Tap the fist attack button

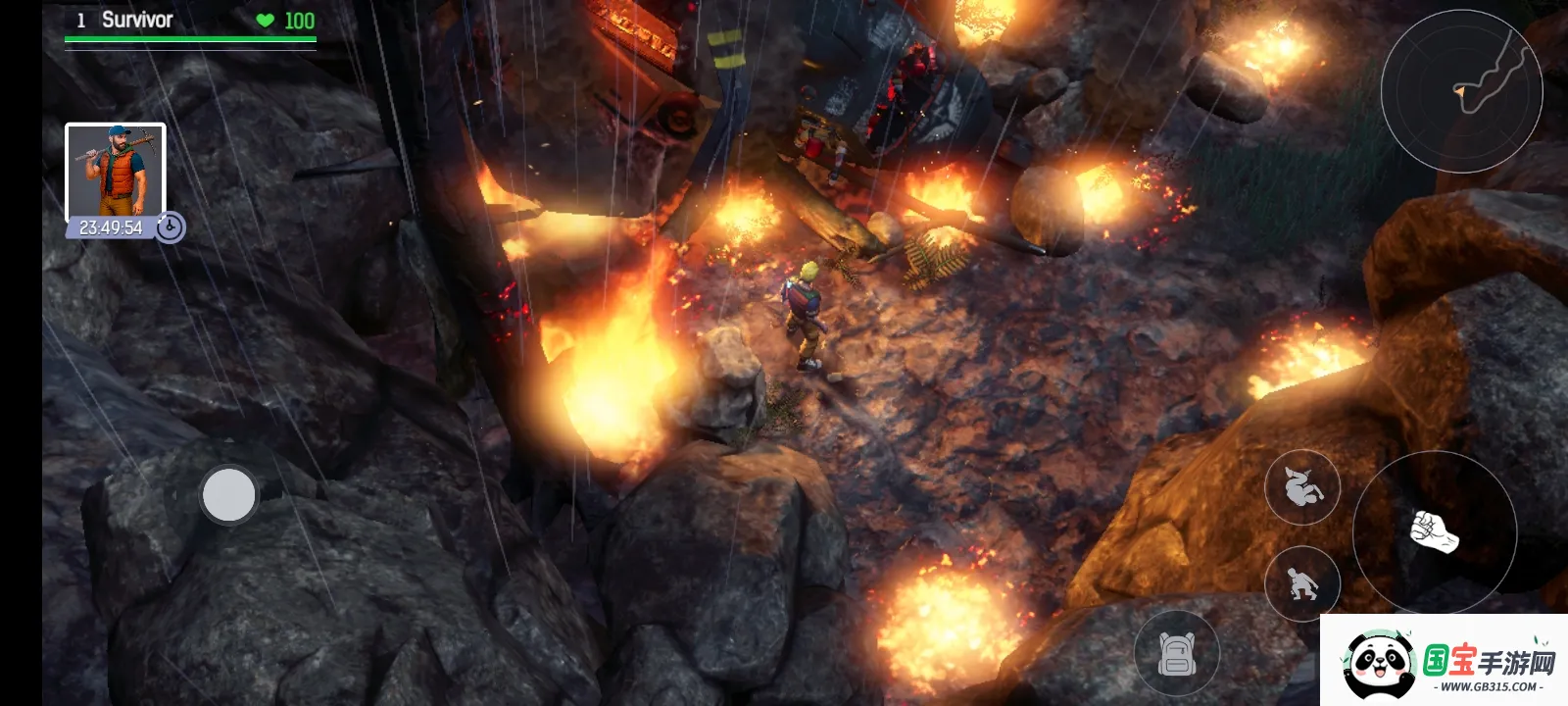[x=1434, y=532]
